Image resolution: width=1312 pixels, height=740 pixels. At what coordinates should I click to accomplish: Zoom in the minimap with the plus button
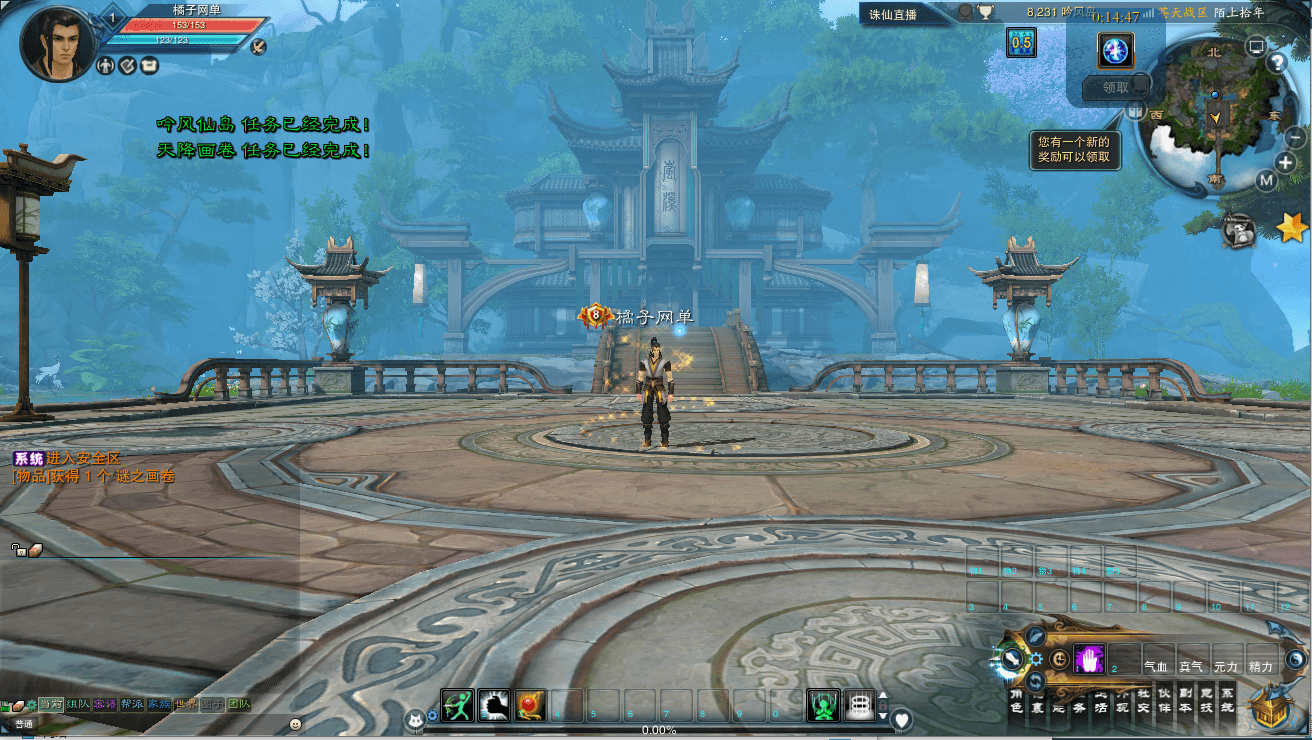pyautogui.click(x=1286, y=163)
